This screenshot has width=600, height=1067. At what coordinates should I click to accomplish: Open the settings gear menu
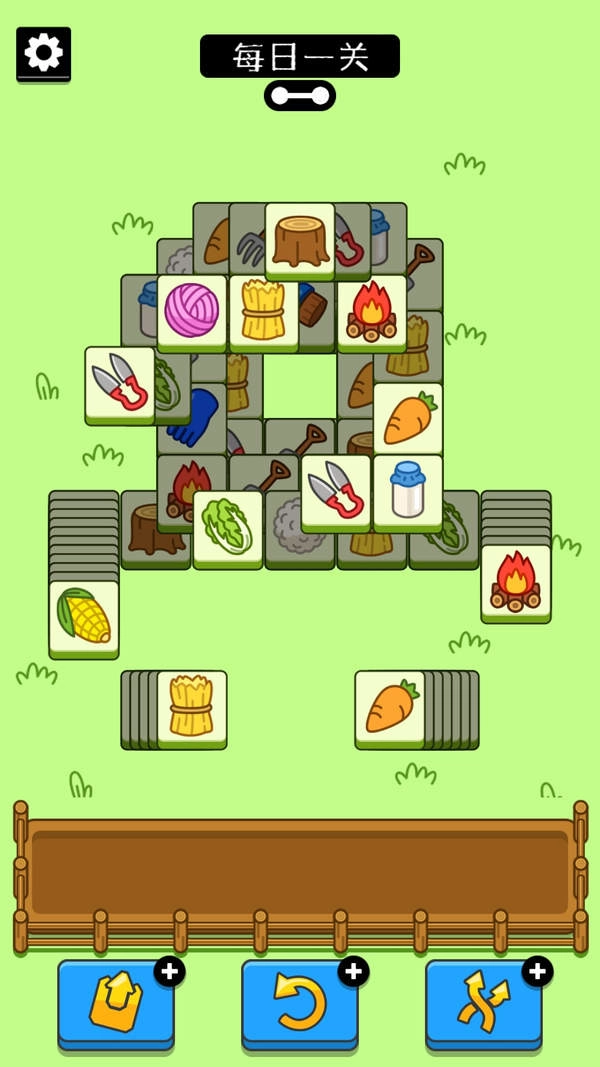43,52
